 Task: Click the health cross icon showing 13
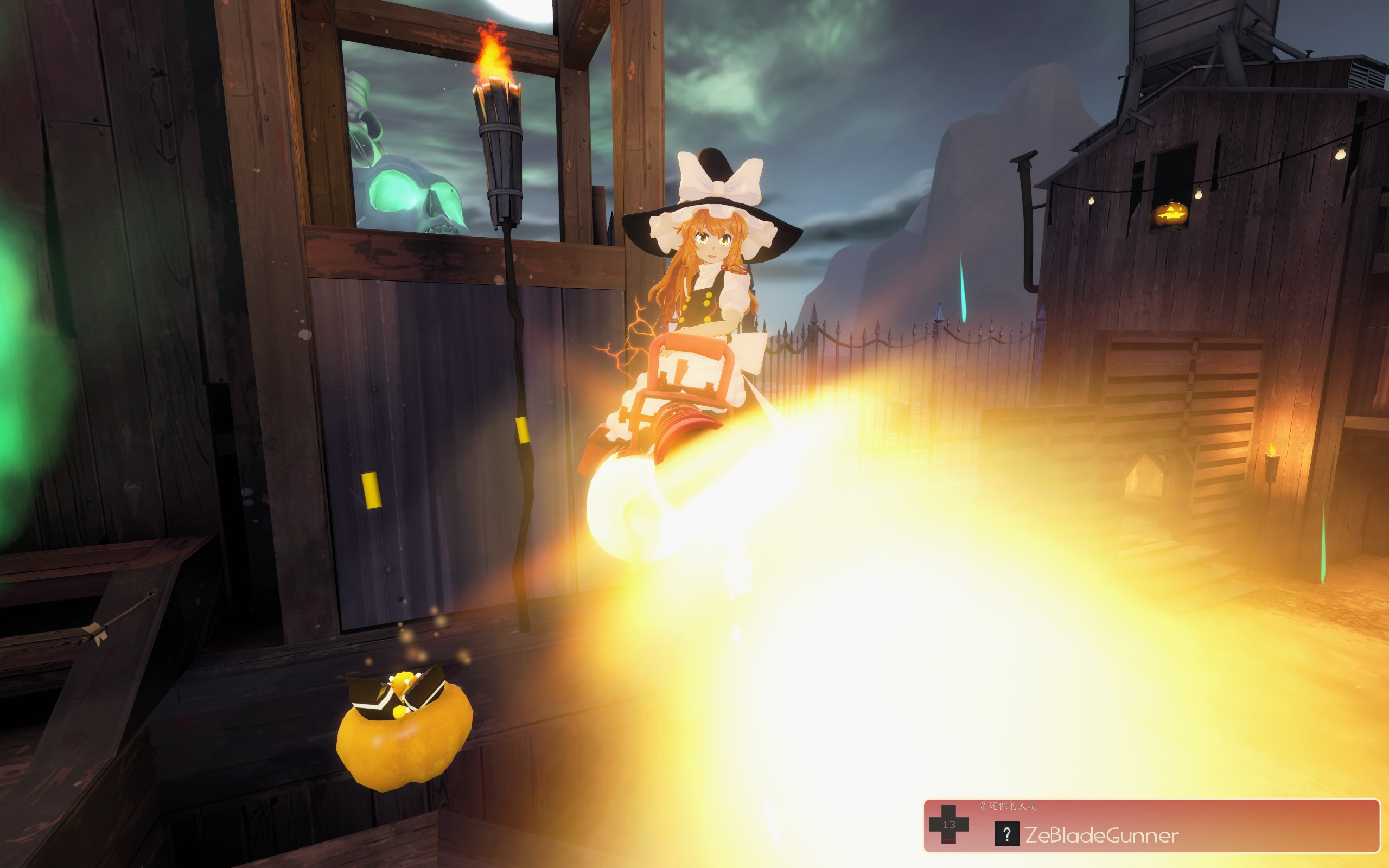(950, 826)
